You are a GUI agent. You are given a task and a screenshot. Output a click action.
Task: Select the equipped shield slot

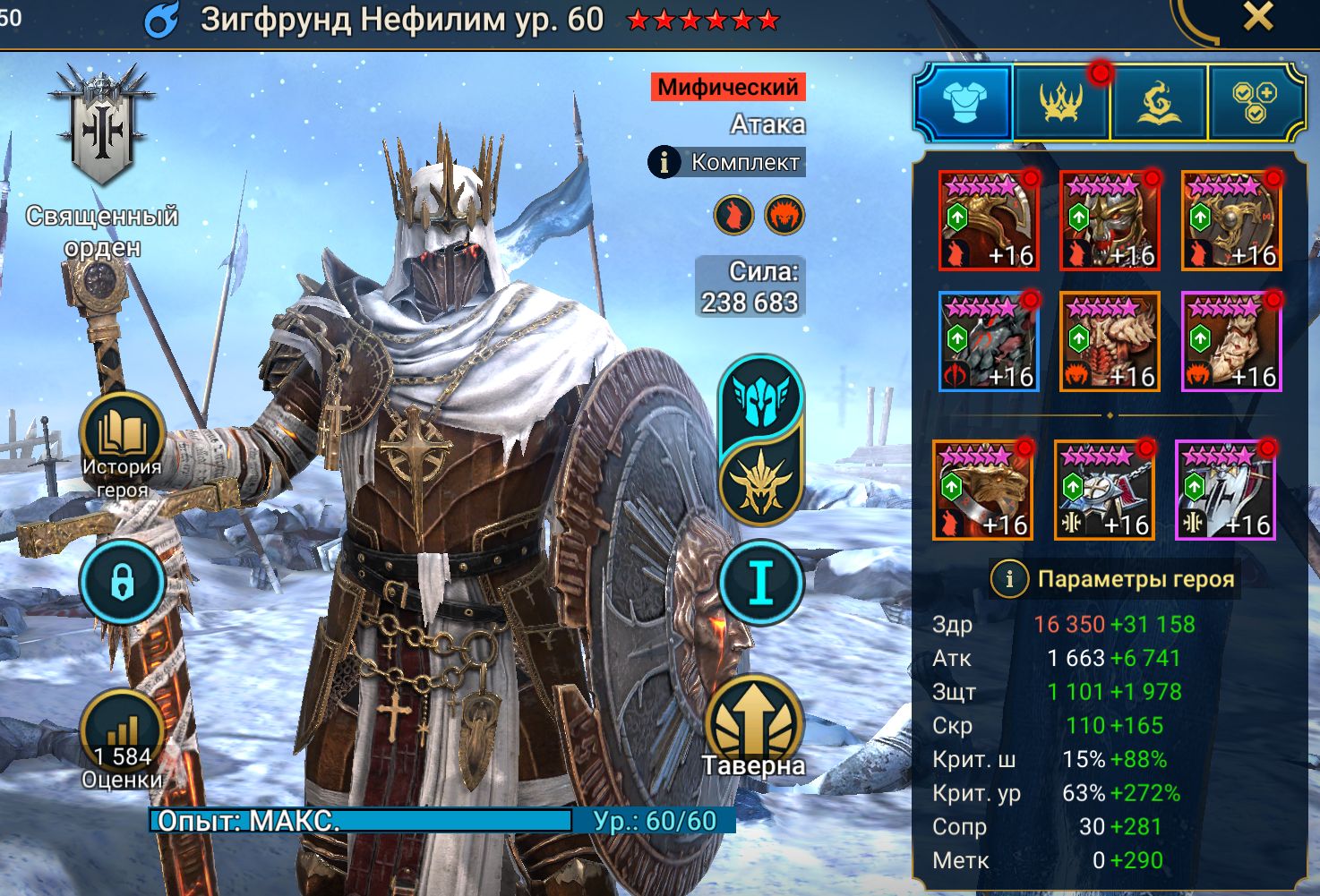(1231, 220)
